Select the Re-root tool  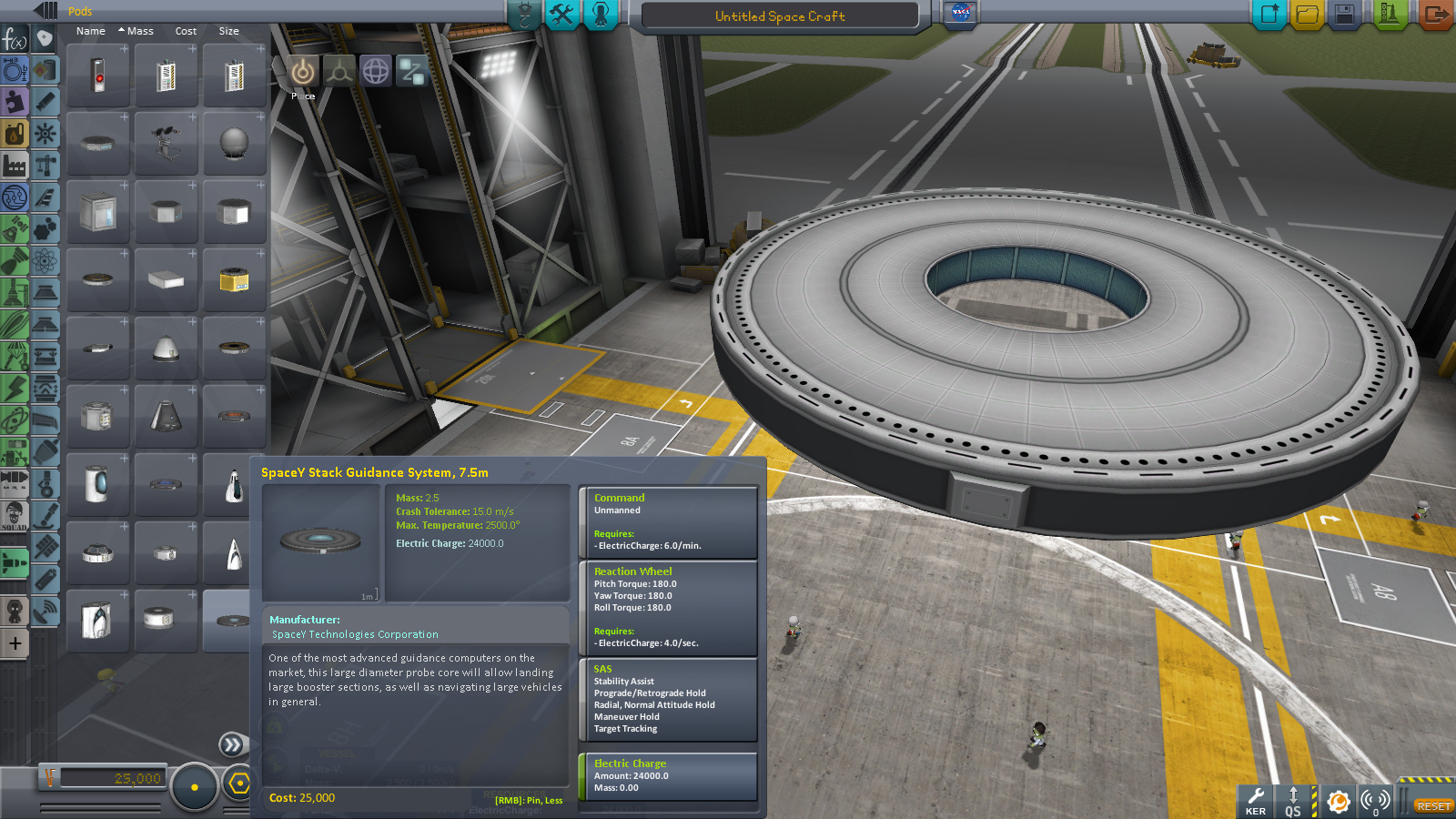(x=412, y=71)
